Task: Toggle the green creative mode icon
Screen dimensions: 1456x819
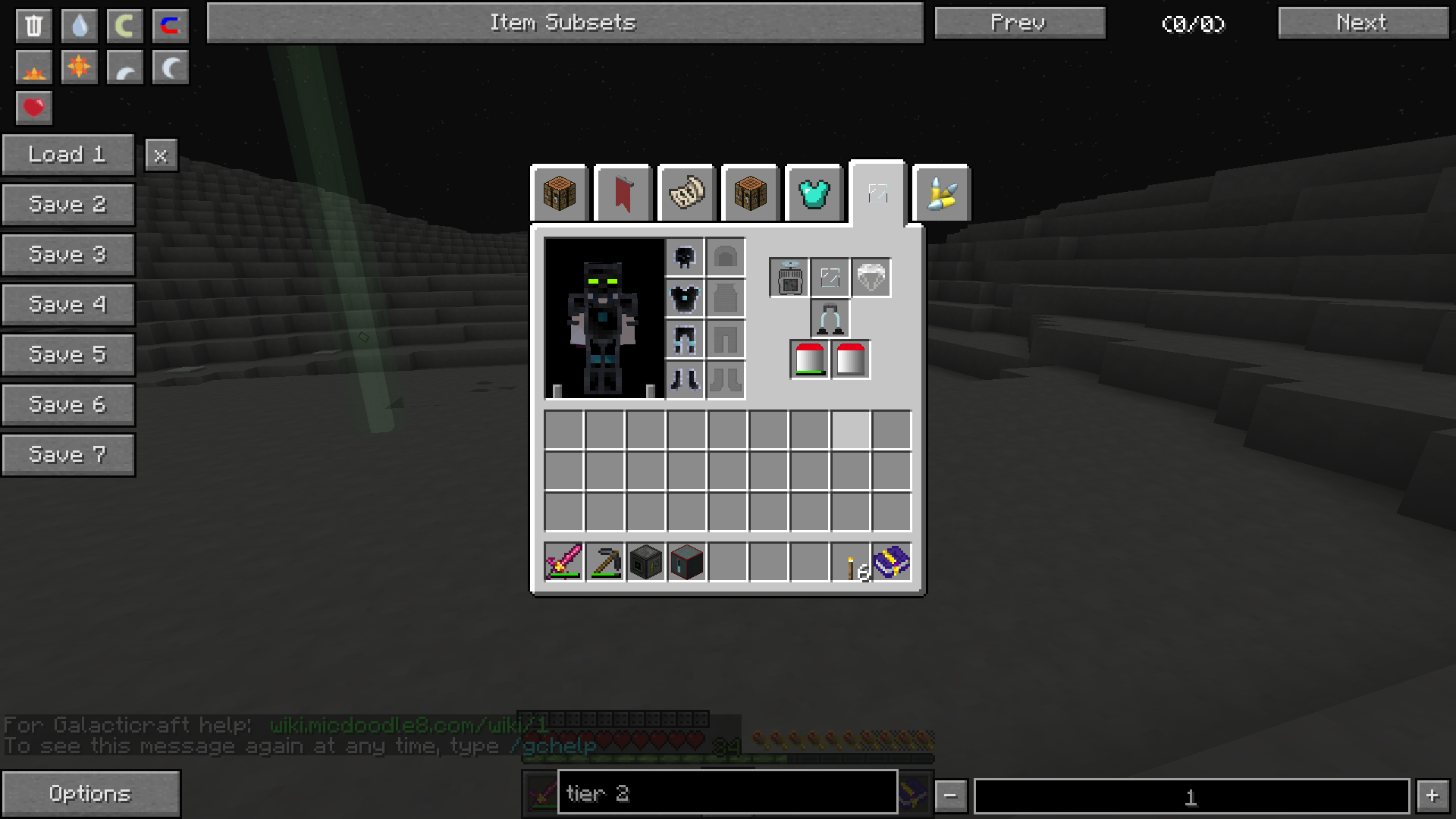Action: (124, 25)
